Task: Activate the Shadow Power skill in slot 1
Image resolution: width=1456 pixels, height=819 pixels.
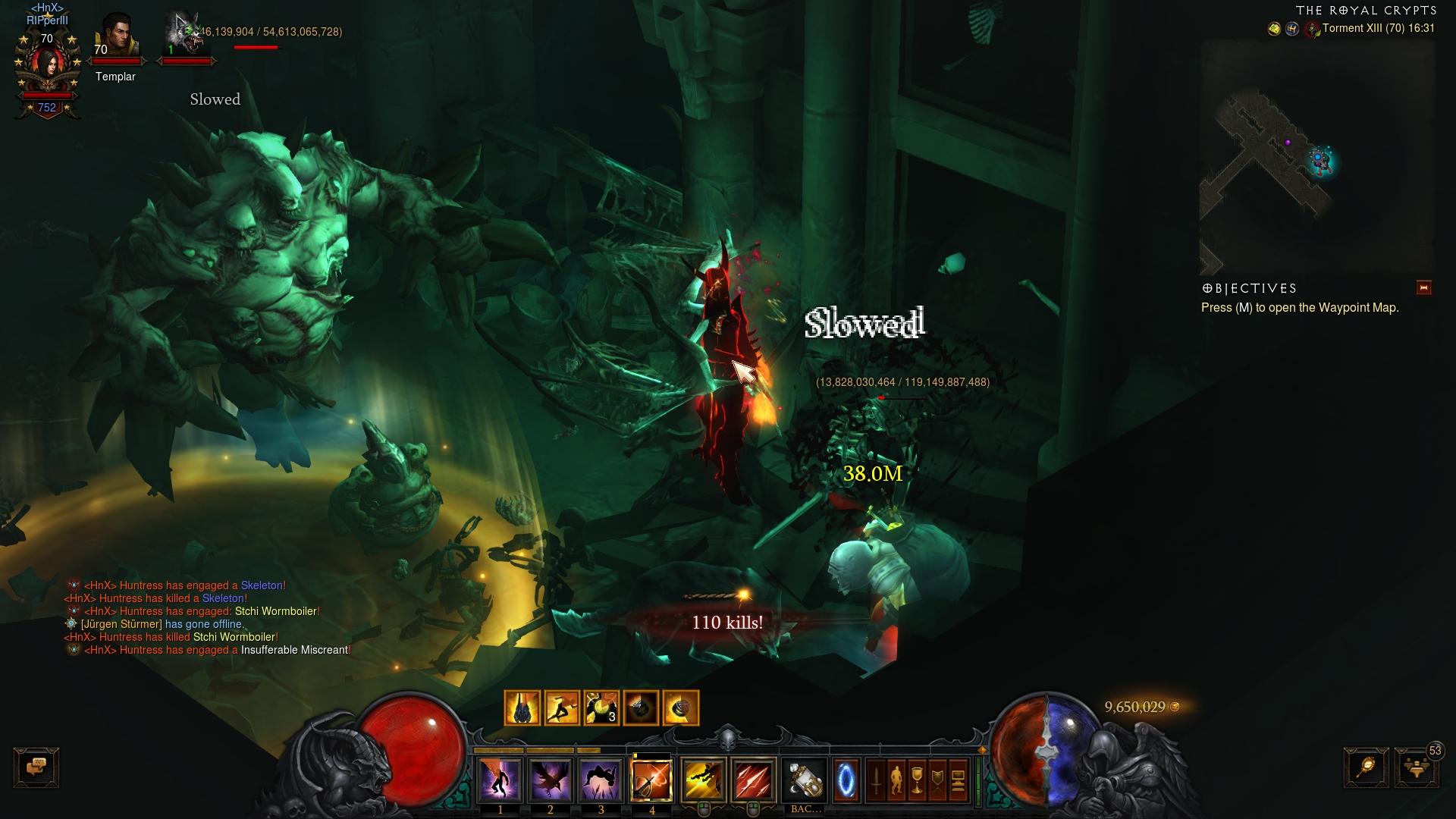Action: click(x=500, y=779)
